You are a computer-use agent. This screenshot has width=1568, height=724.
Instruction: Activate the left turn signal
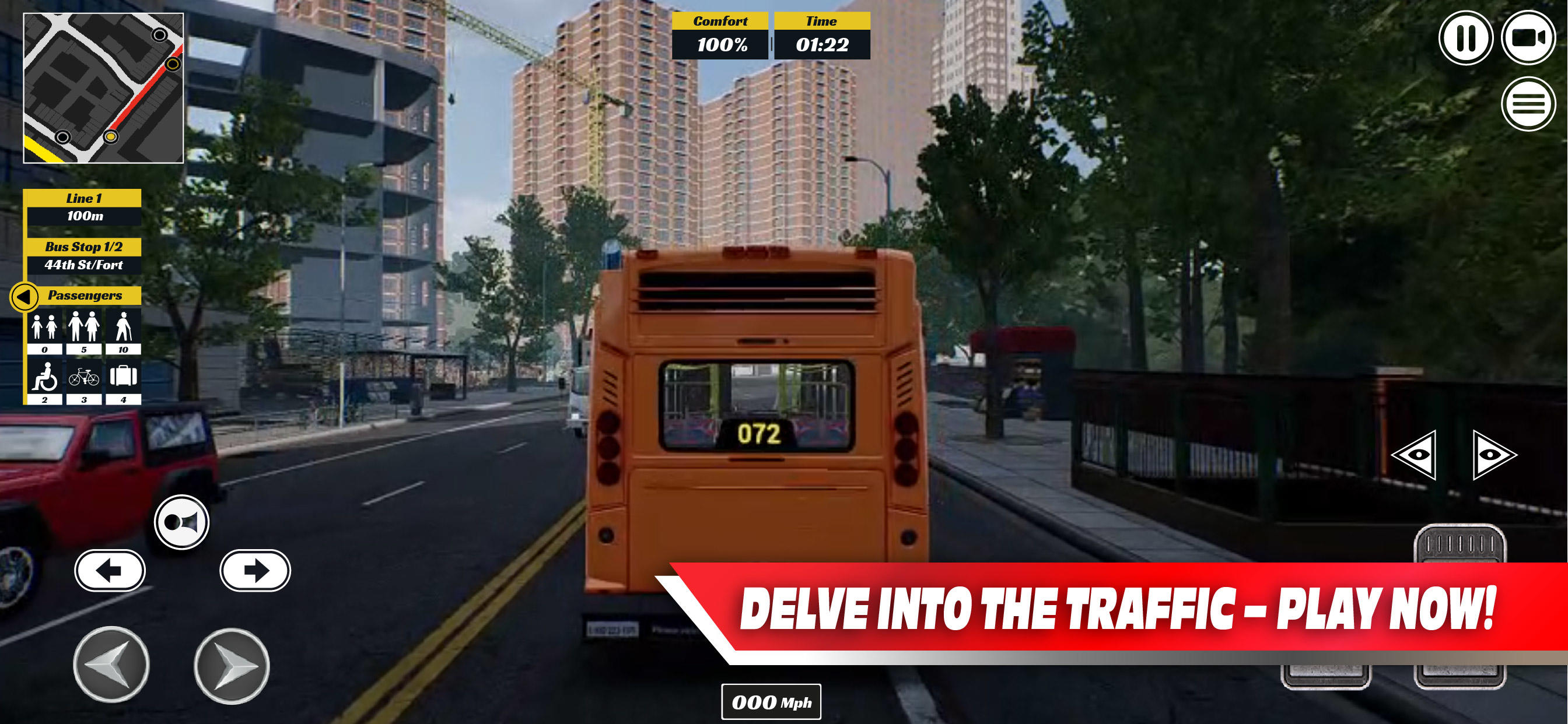[x=110, y=570]
